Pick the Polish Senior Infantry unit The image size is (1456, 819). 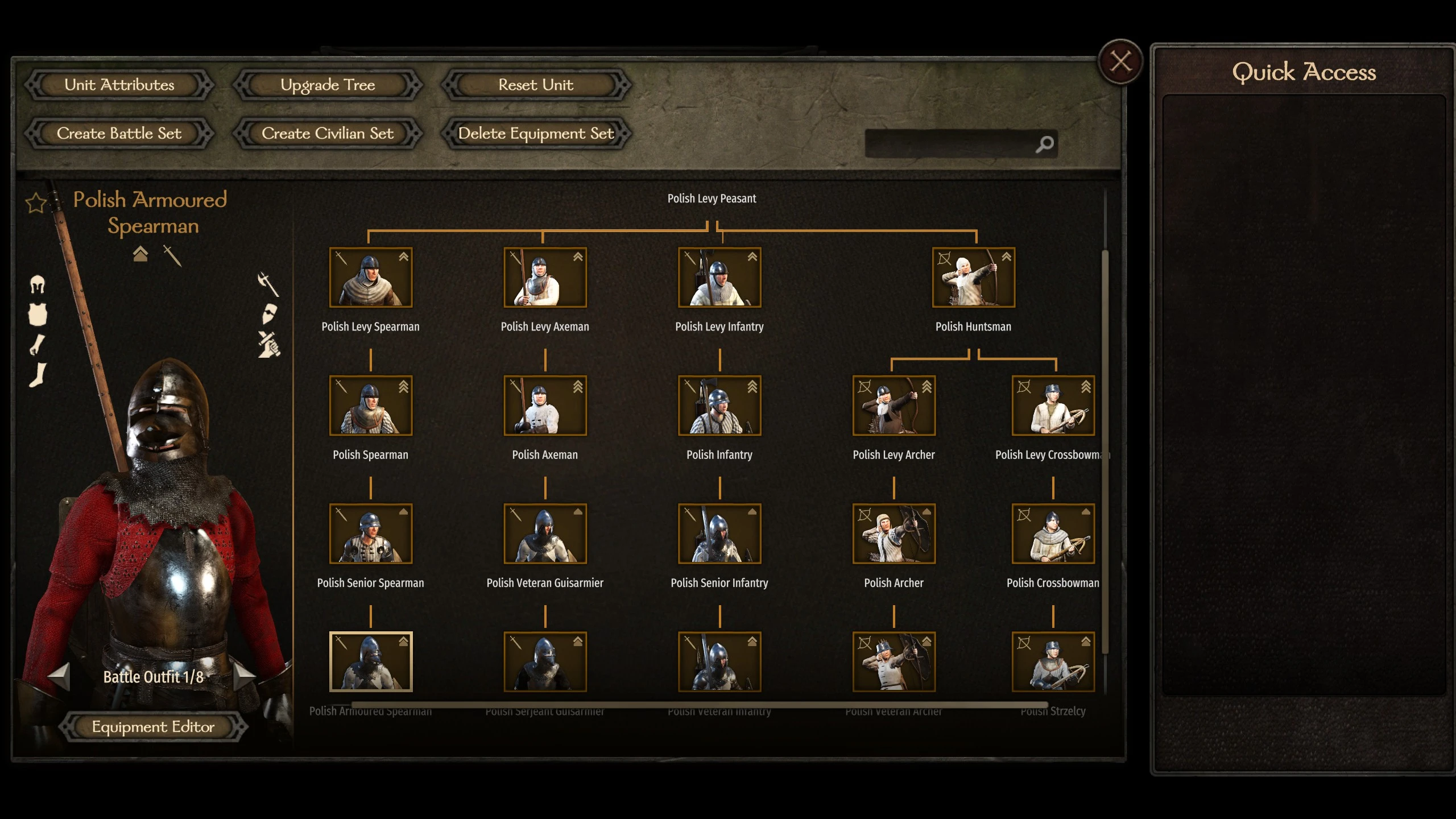click(x=719, y=533)
